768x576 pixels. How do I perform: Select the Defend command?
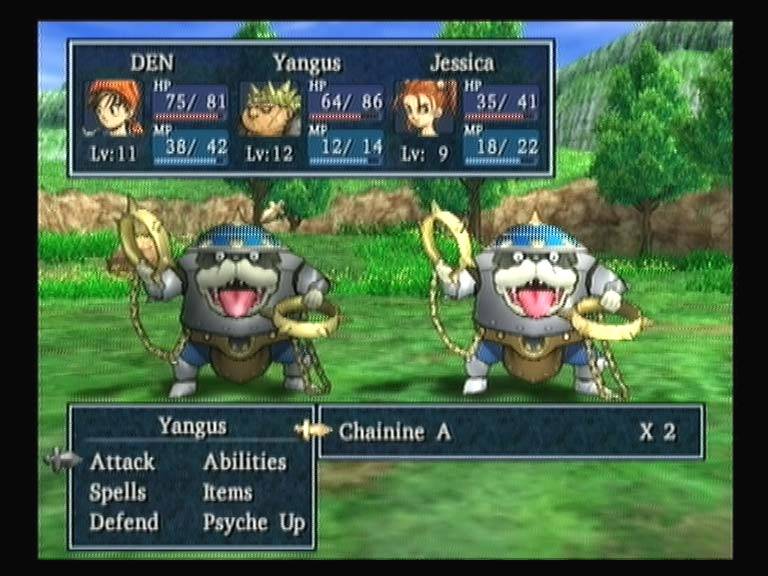pyautogui.click(x=123, y=522)
